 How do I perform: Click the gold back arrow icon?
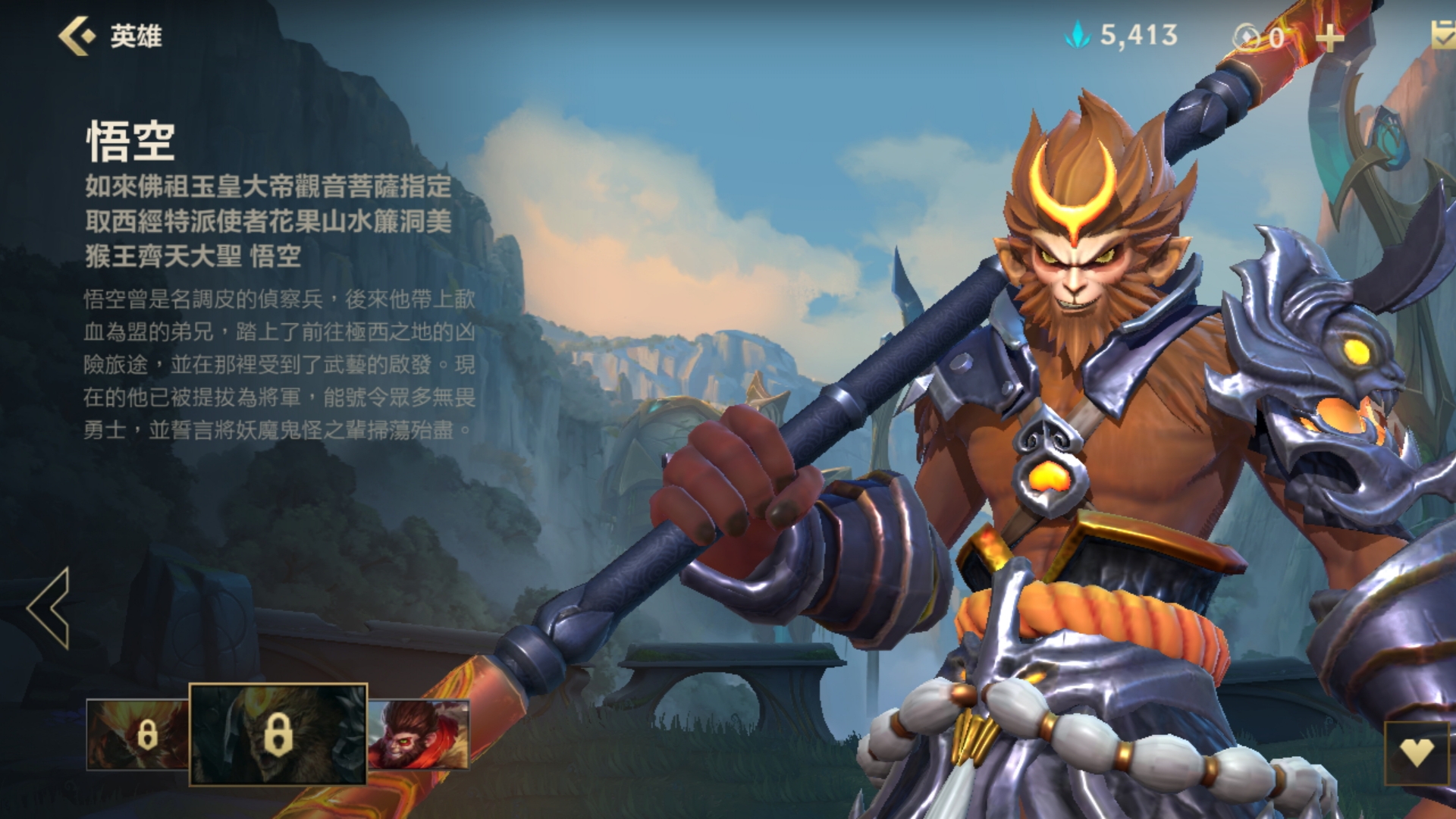coord(76,33)
